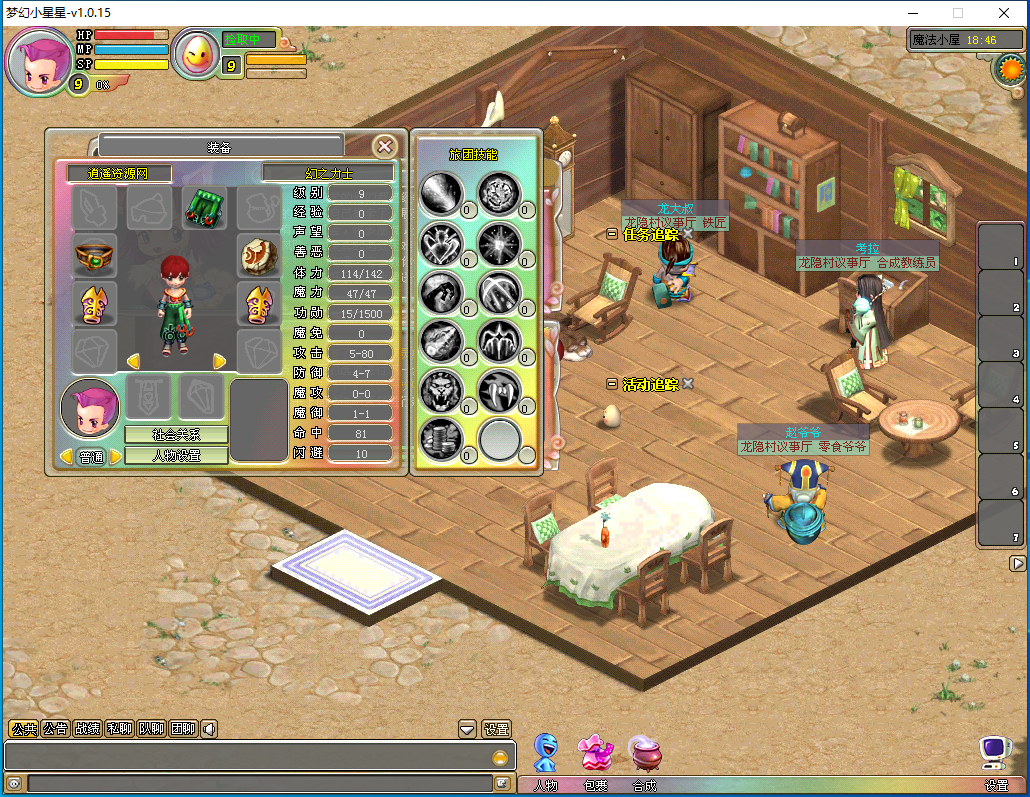Close the 装备 equipment panel

(385, 146)
